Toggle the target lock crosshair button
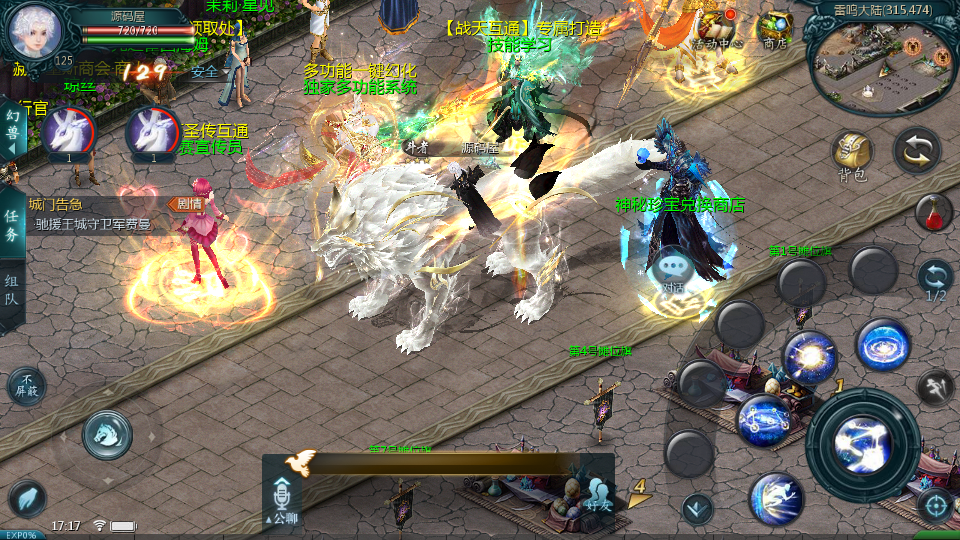The height and width of the screenshot is (540, 960). (x=935, y=504)
